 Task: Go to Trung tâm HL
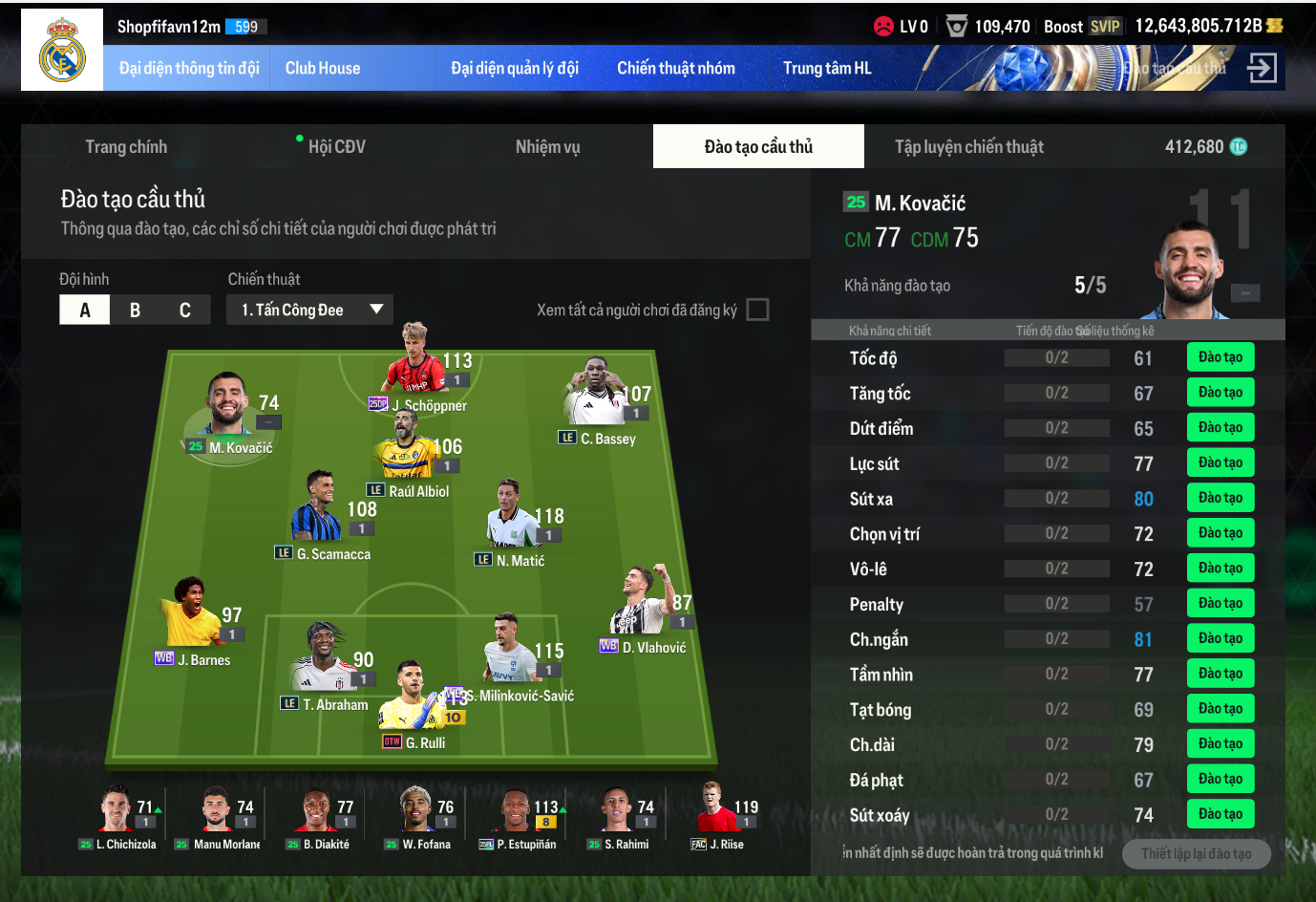(827, 68)
